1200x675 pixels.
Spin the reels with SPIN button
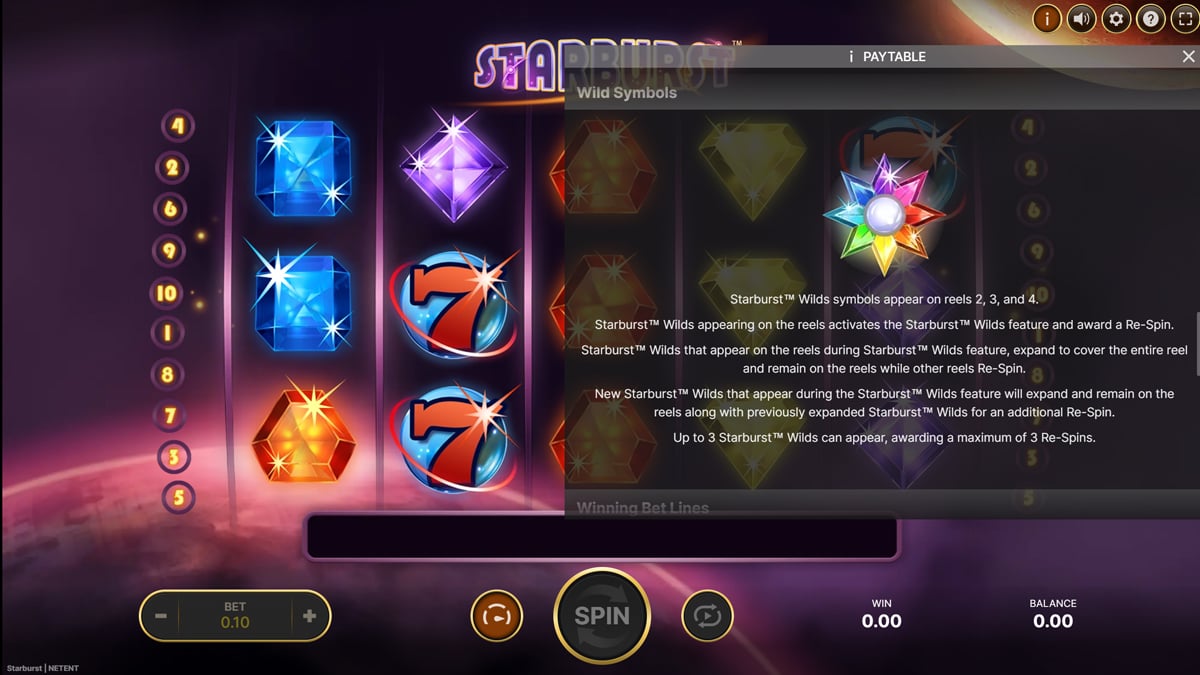602,616
